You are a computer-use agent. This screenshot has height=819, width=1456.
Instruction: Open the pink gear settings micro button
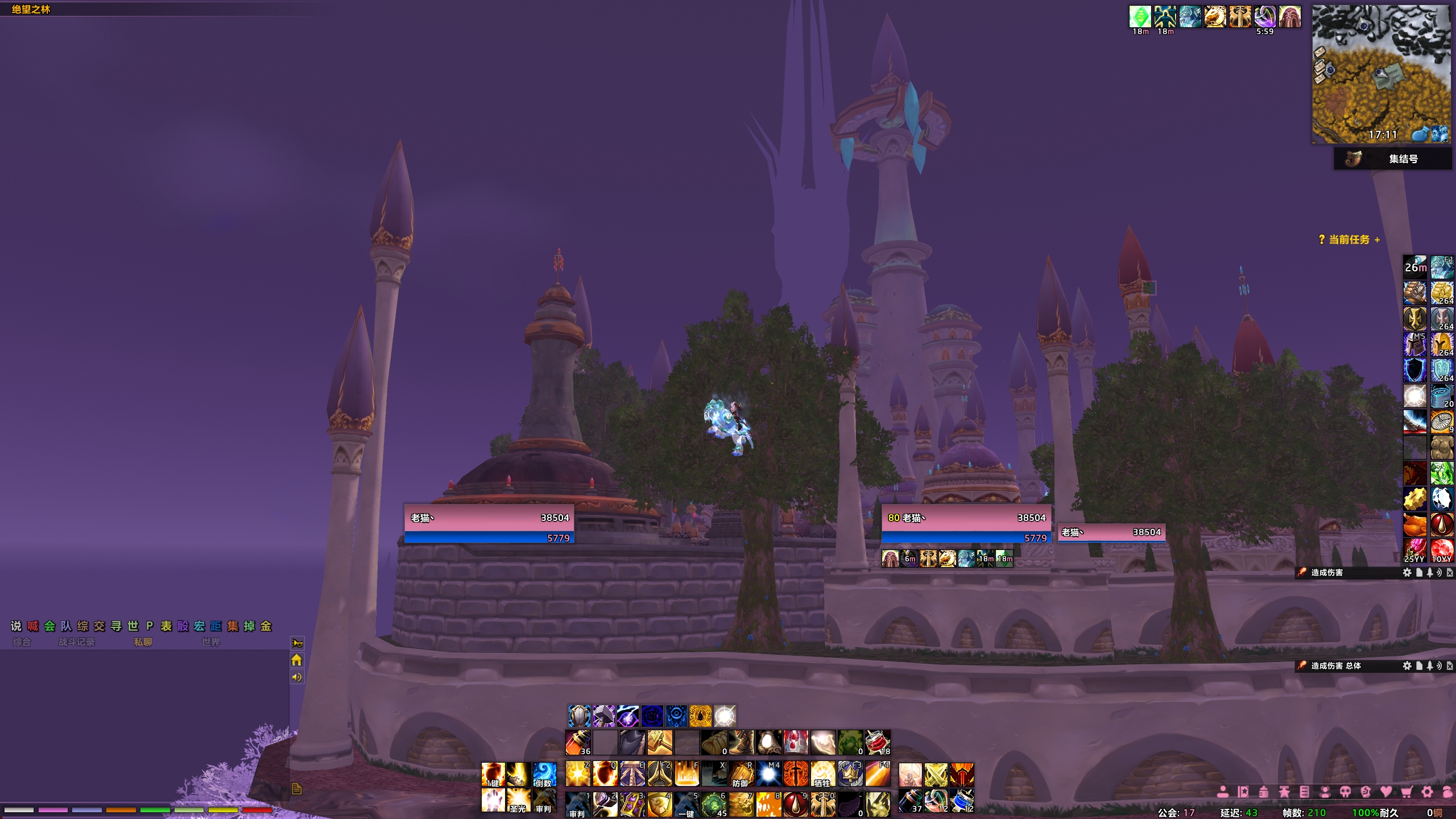[1427, 792]
